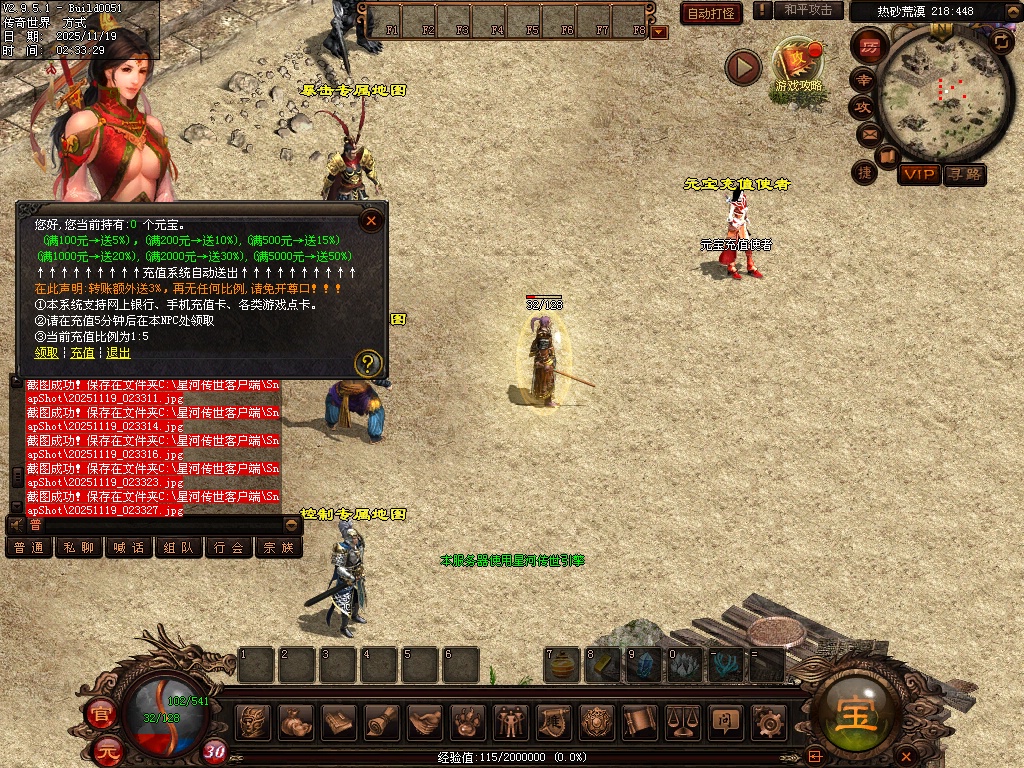This screenshot has width=1024, height=768.
Task: Open the VIP panel
Action: pyautogui.click(x=918, y=175)
